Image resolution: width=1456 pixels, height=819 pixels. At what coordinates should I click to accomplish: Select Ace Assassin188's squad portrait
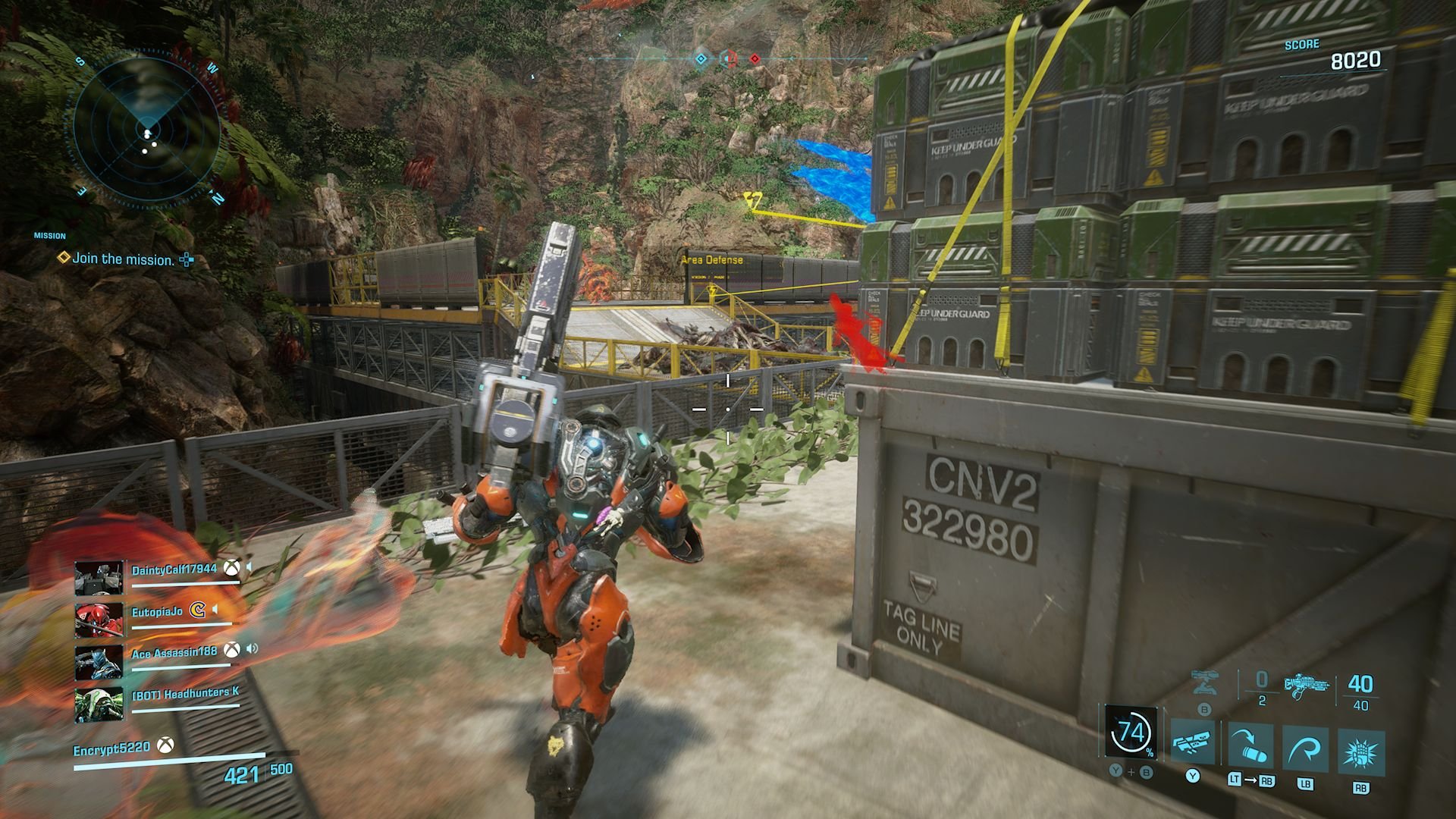click(x=99, y=661)
